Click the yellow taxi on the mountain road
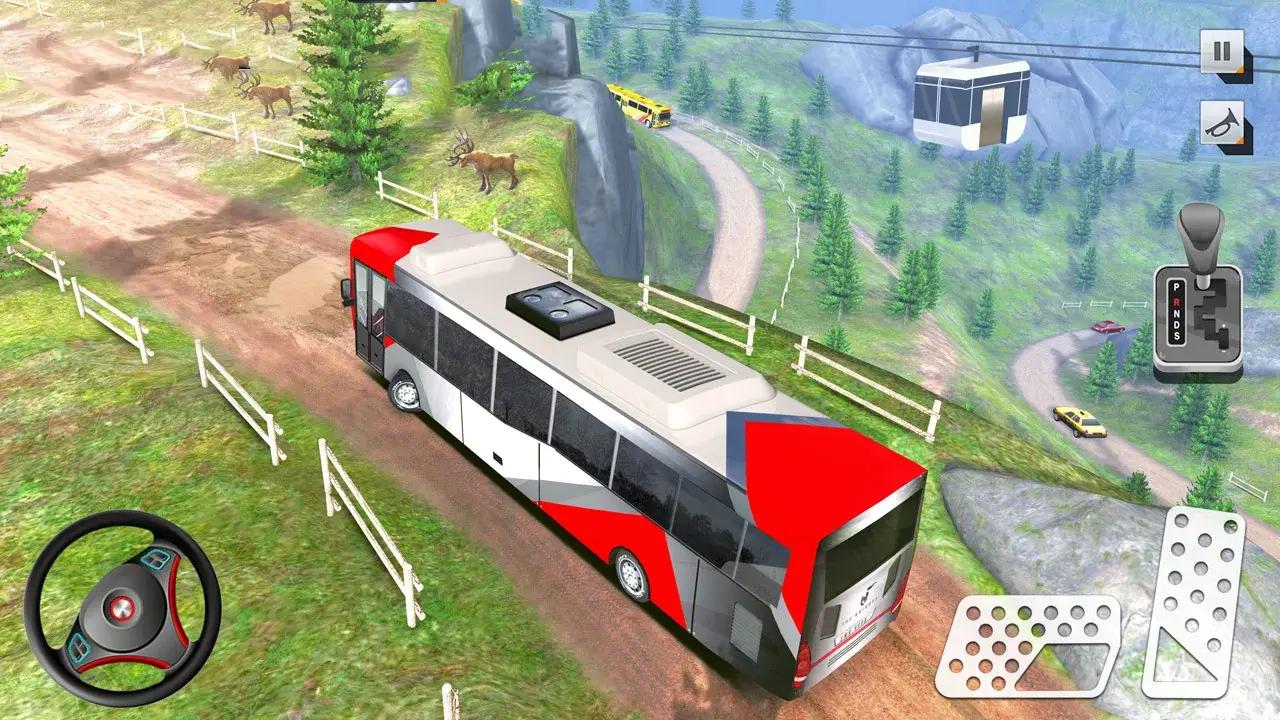Viewport: 1280px width, 720px height. point(1078,423)
